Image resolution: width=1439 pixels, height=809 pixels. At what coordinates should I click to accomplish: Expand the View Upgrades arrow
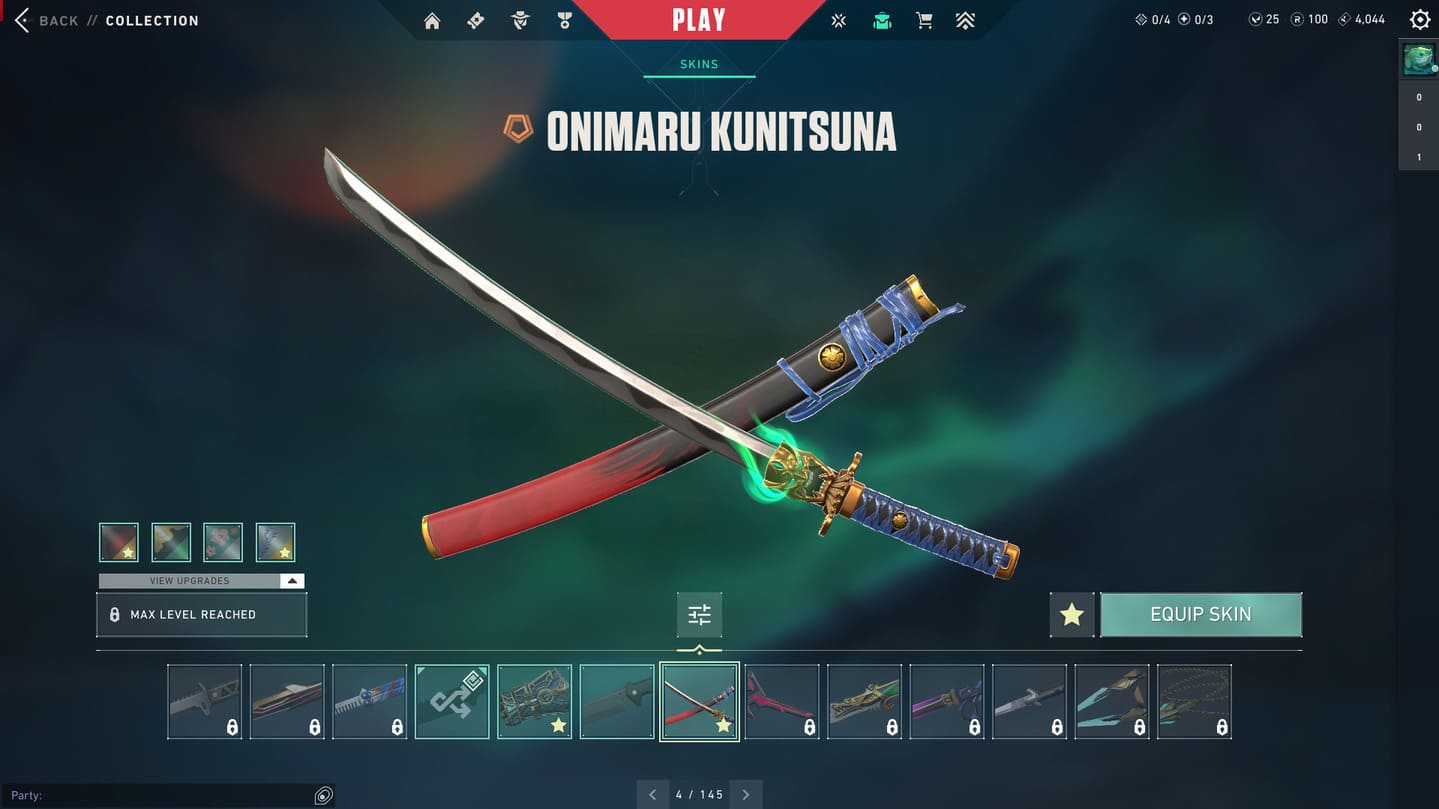291,581
